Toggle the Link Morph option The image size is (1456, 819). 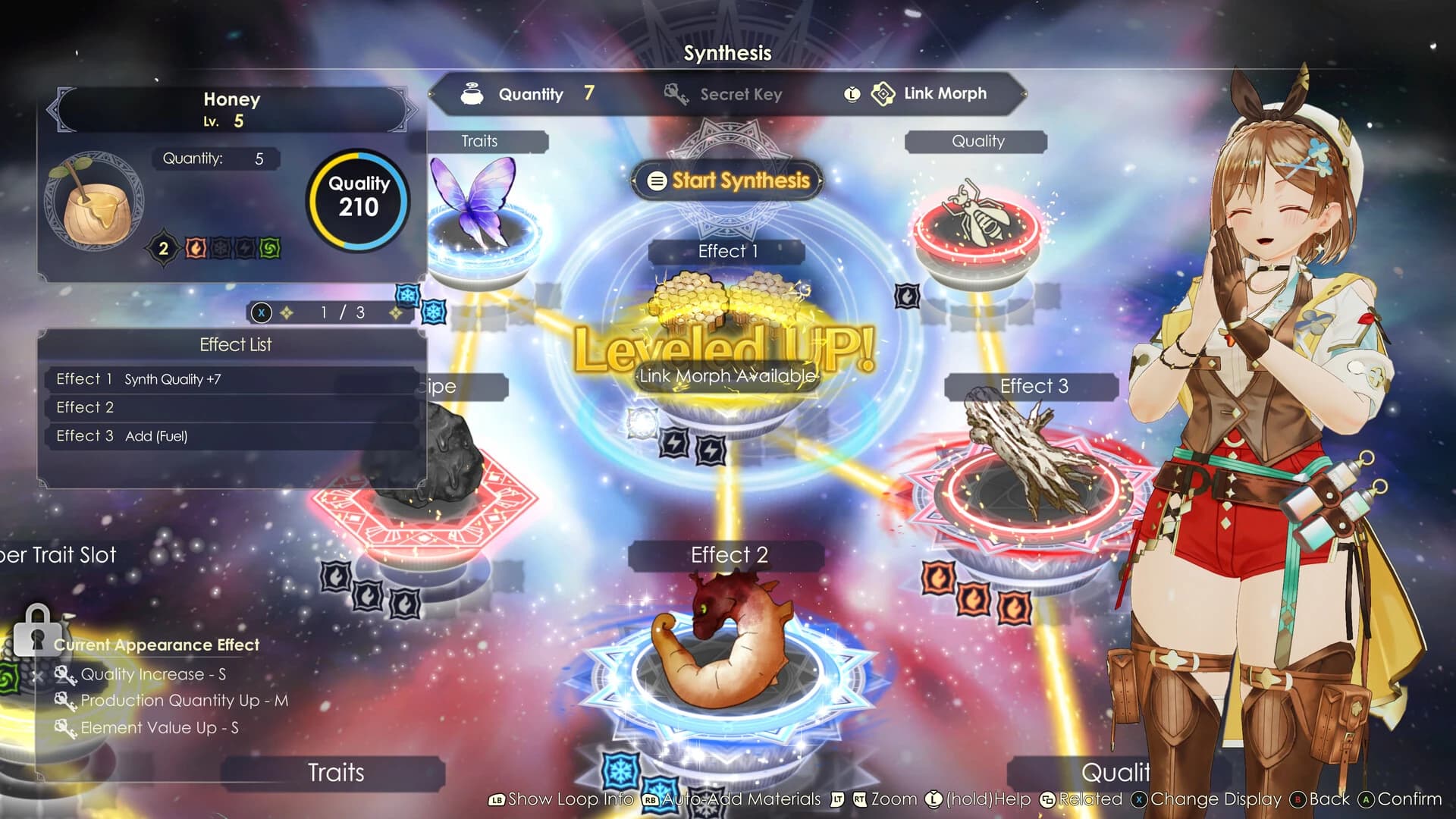click(x=944, y=93)
